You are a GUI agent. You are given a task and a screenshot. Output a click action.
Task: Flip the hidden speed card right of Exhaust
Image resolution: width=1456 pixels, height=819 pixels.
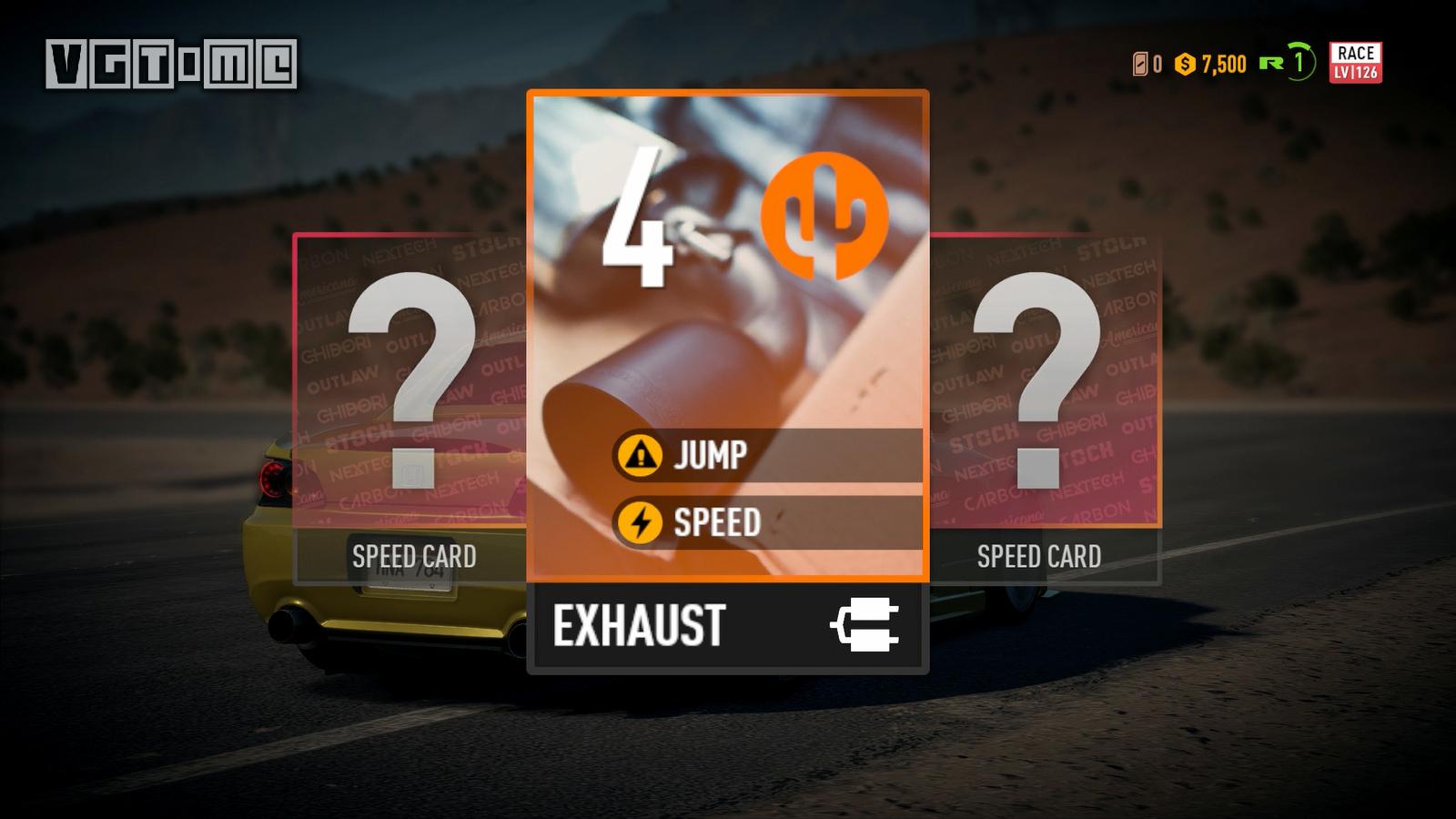1043,400
